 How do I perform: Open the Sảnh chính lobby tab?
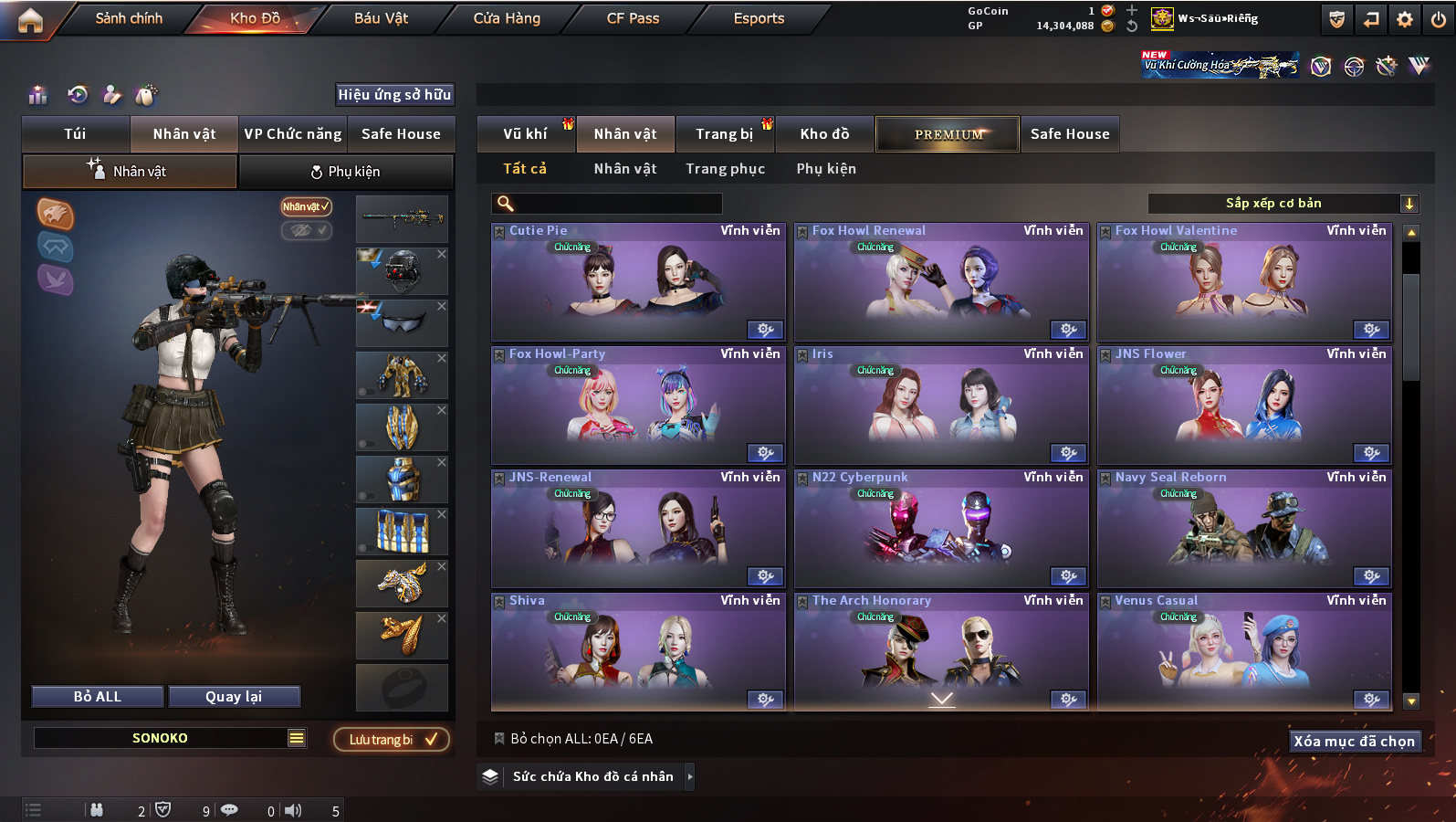[x=129, y=18]
